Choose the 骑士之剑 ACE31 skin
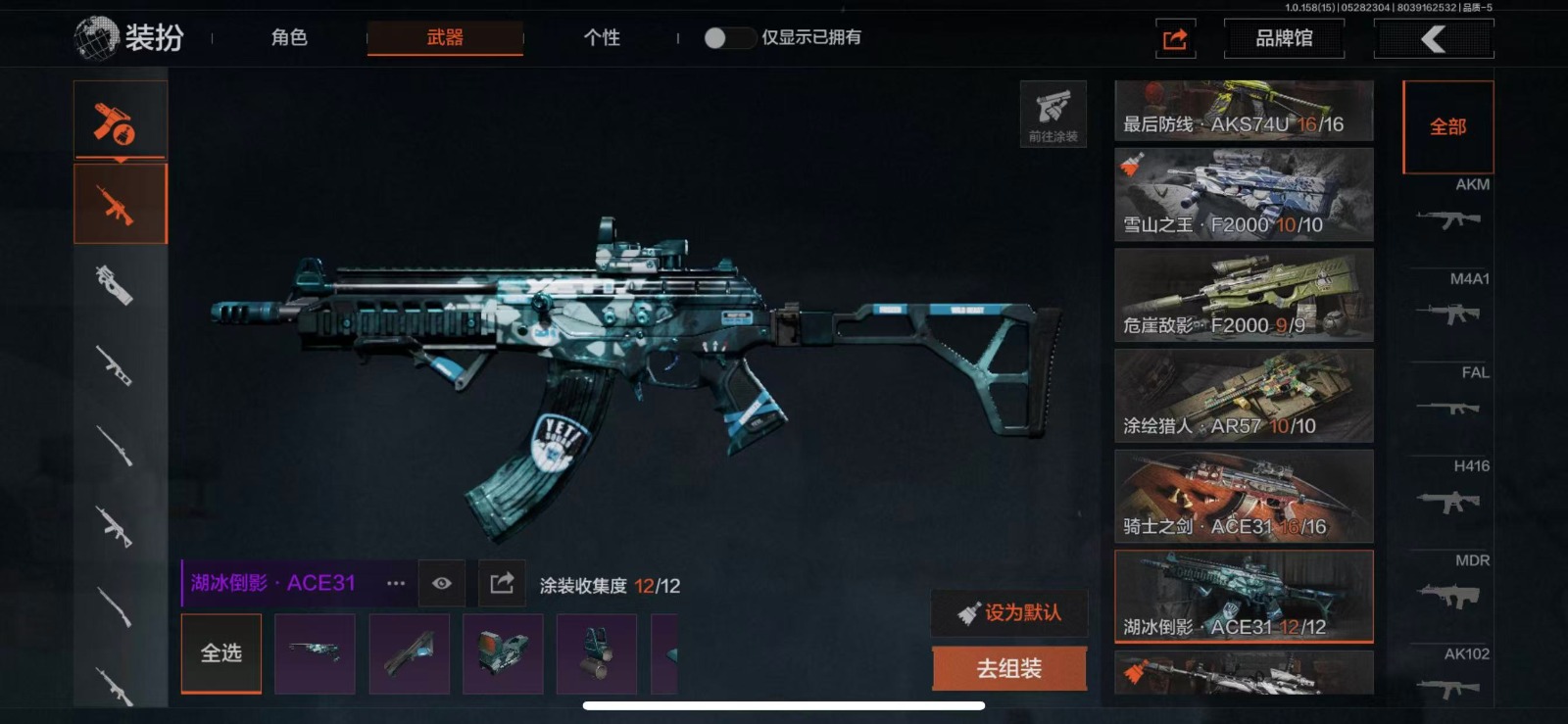This screenshot has width=1568, height=724. (1244, 496)
